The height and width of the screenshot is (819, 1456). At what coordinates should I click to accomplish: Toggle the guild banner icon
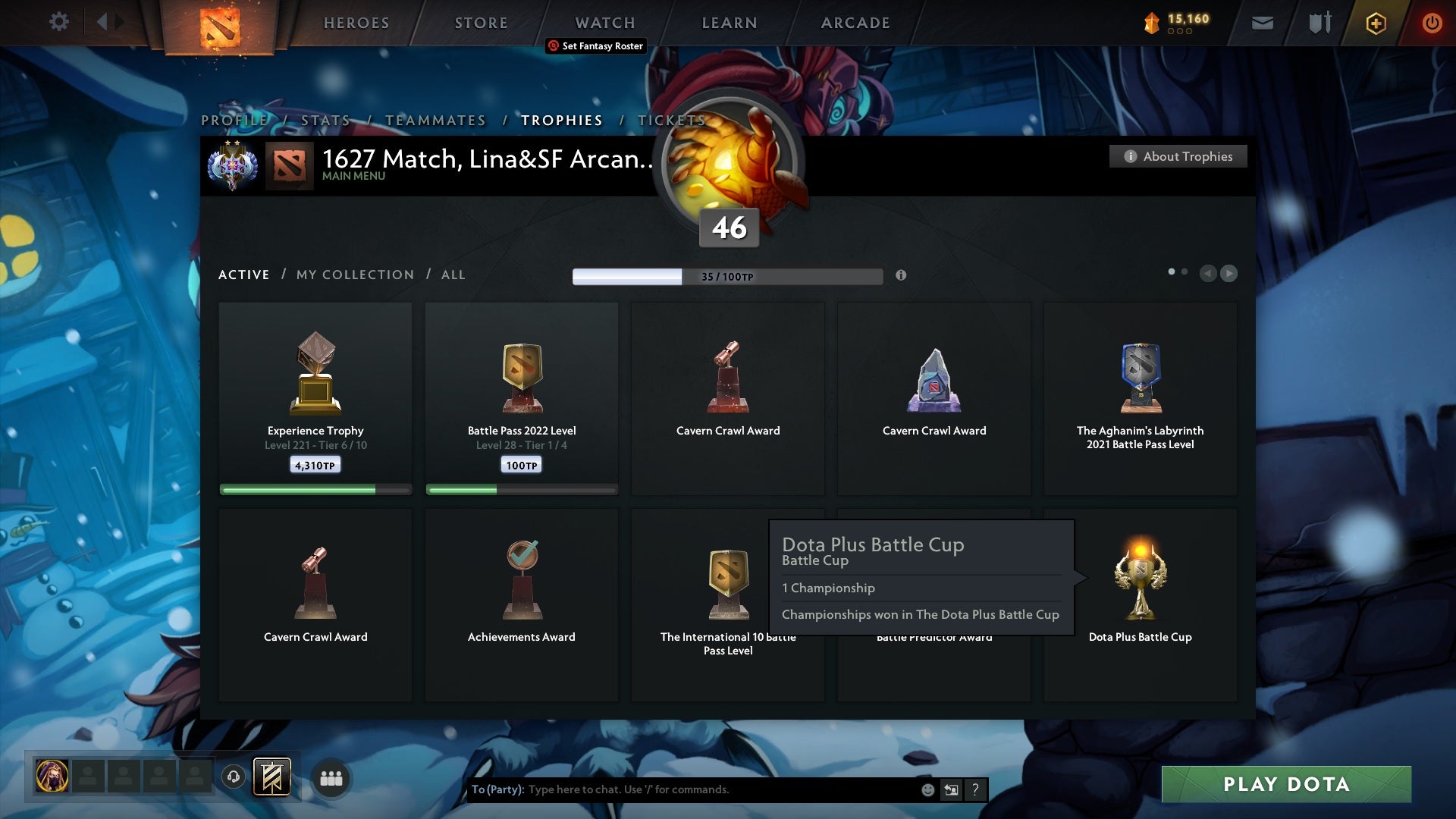pos(273,777)
